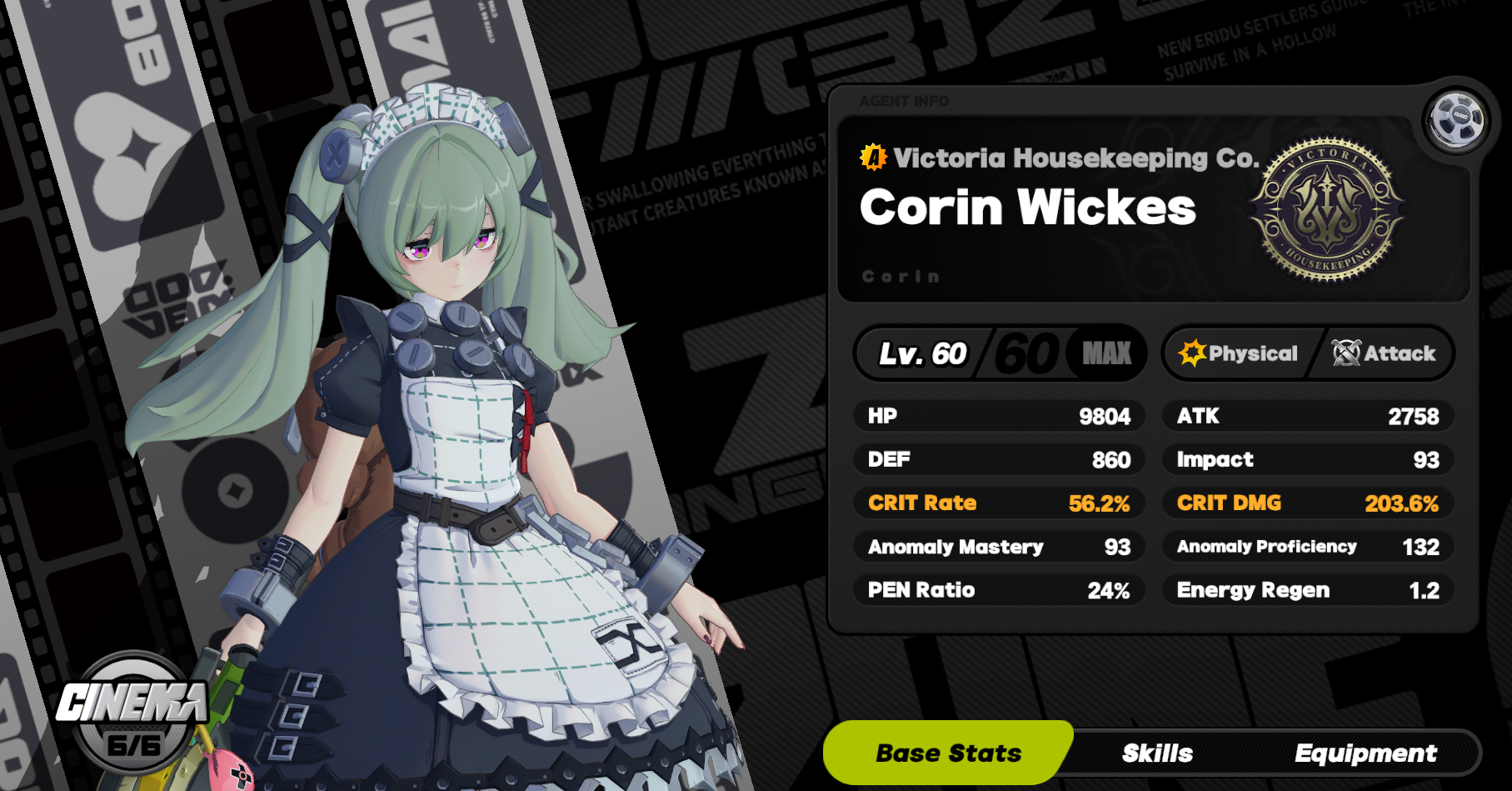Image resolution: width=1512 pixels, height=791 pixels.
Task: Expand the Anomaly Mastery stat row
Action: (x=997, y=547)
